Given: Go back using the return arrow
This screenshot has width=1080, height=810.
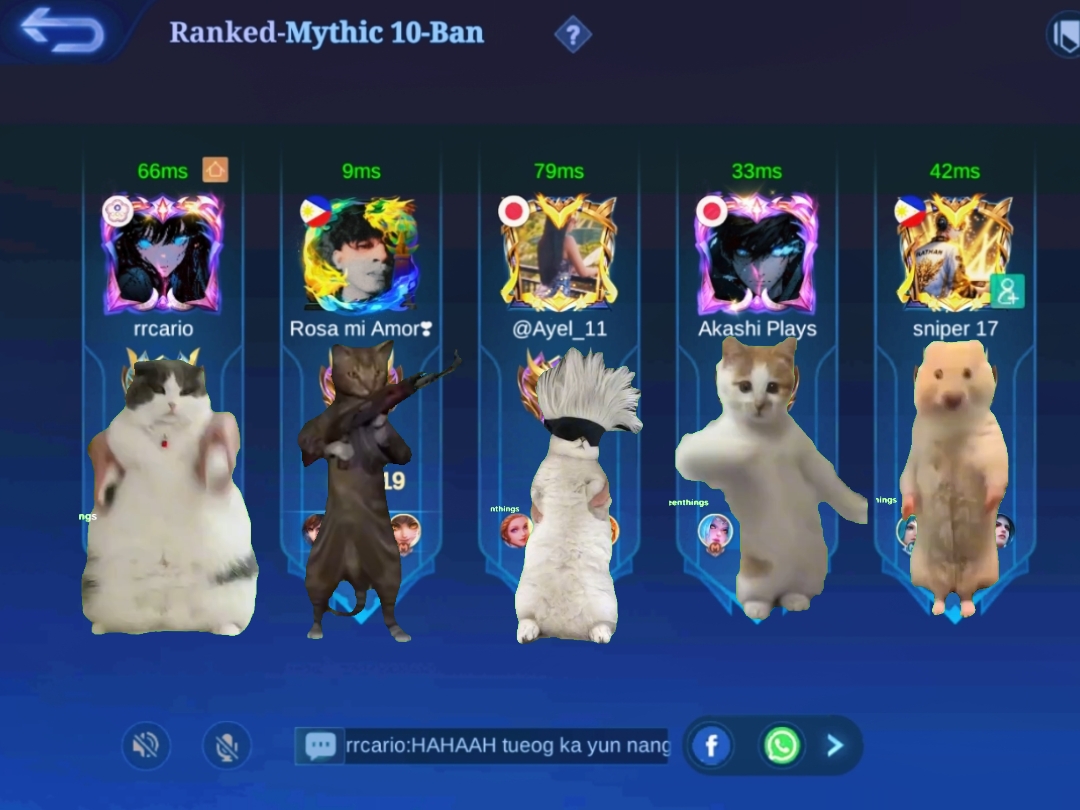Looking at the screenshot, I should [x=62, y=30].
